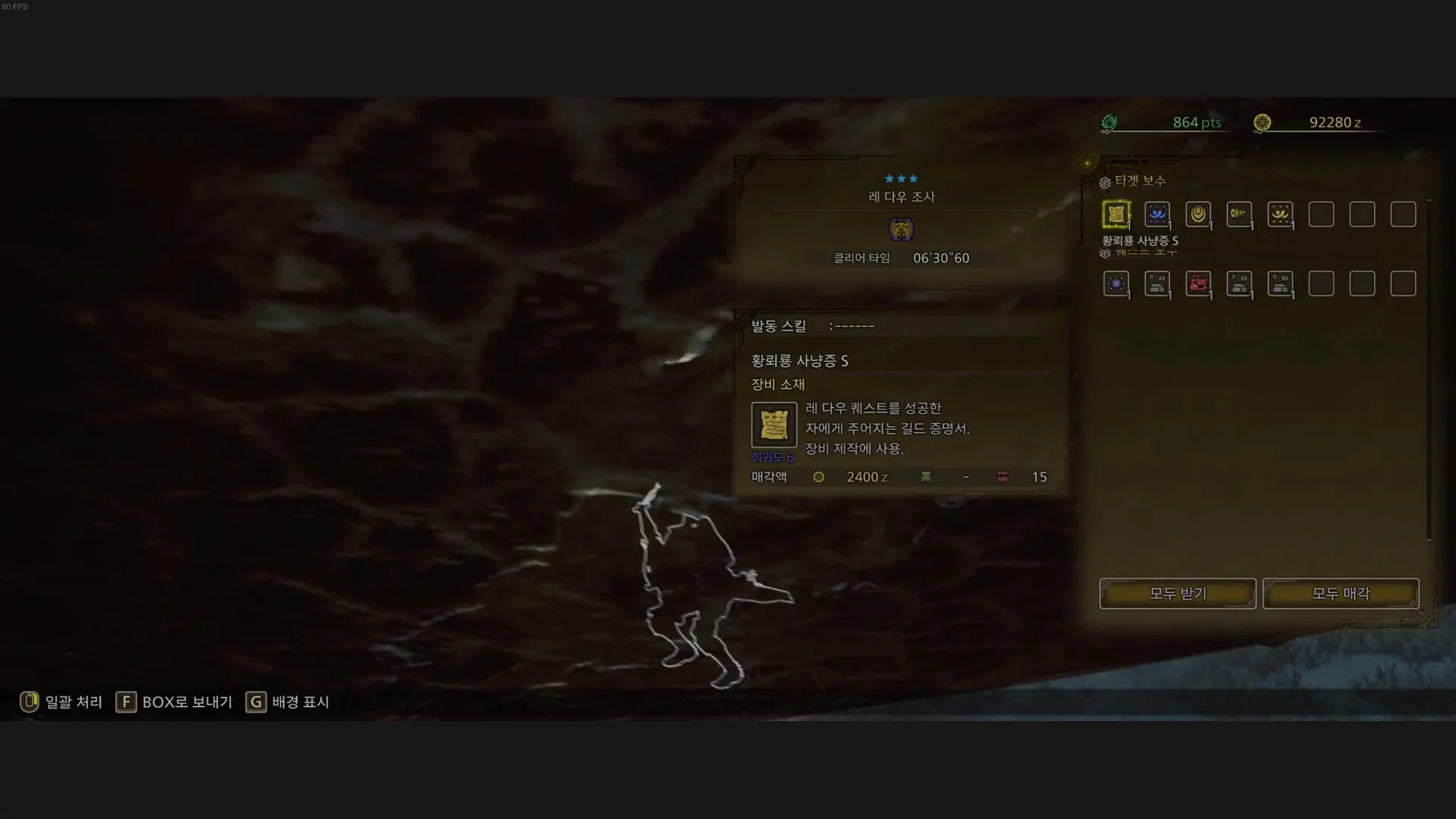The image size is (1456, 819).
Task: Click the zenny coin icon beside 92280 z
Action: point(1263,122)
